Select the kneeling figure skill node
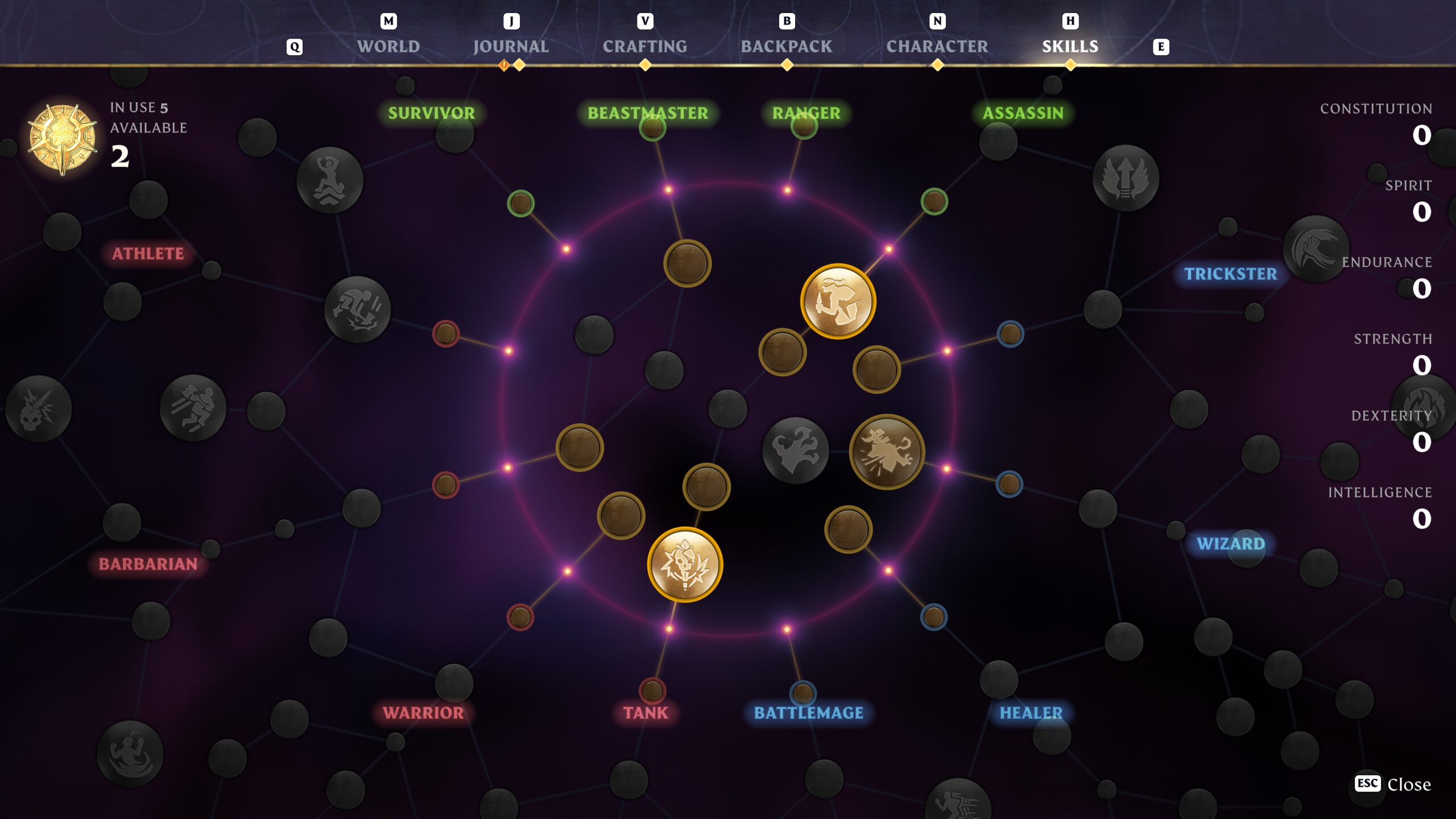 pos(330,180)
